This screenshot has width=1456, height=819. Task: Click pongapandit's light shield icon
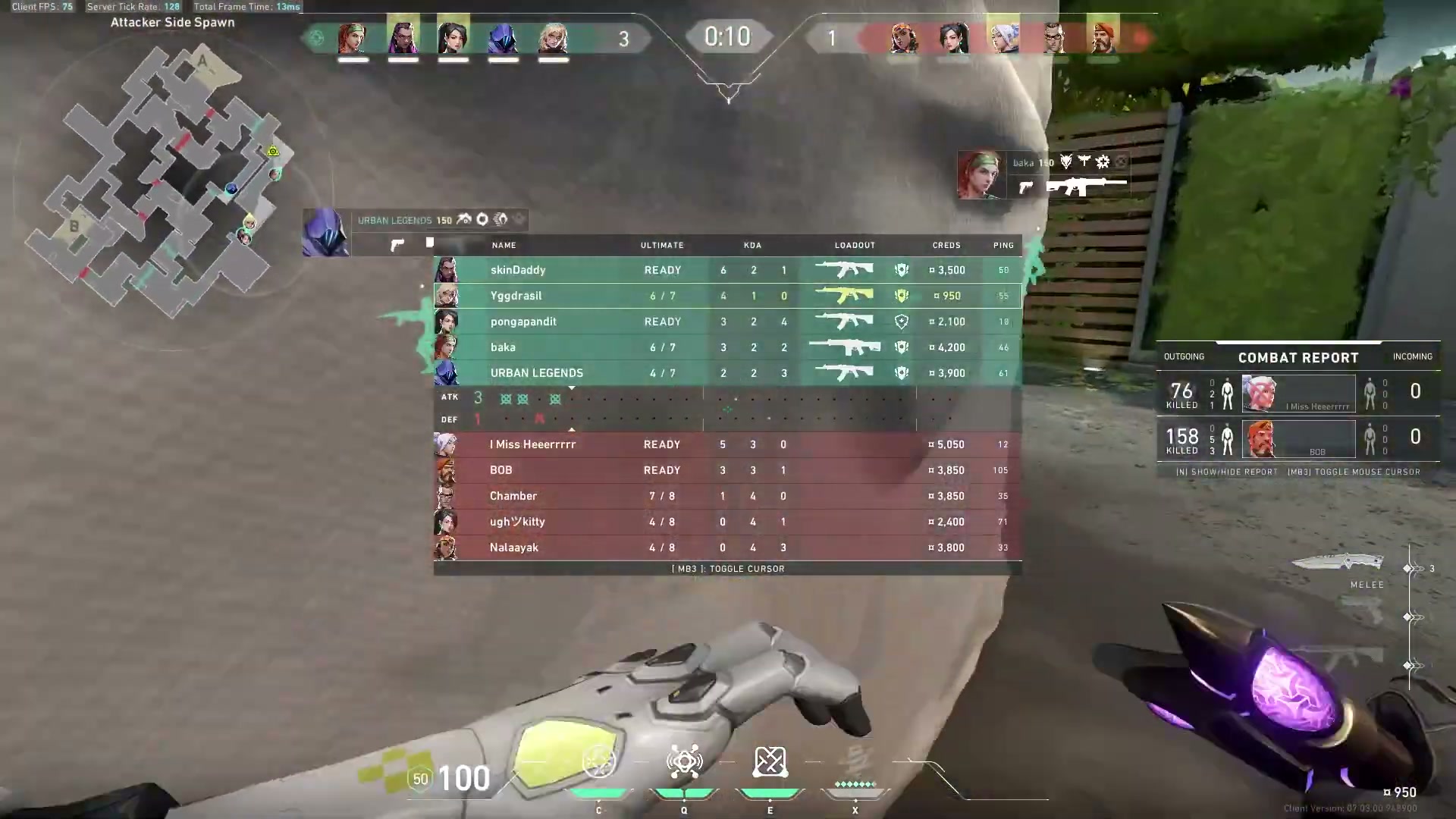click(x=901, y=322)
